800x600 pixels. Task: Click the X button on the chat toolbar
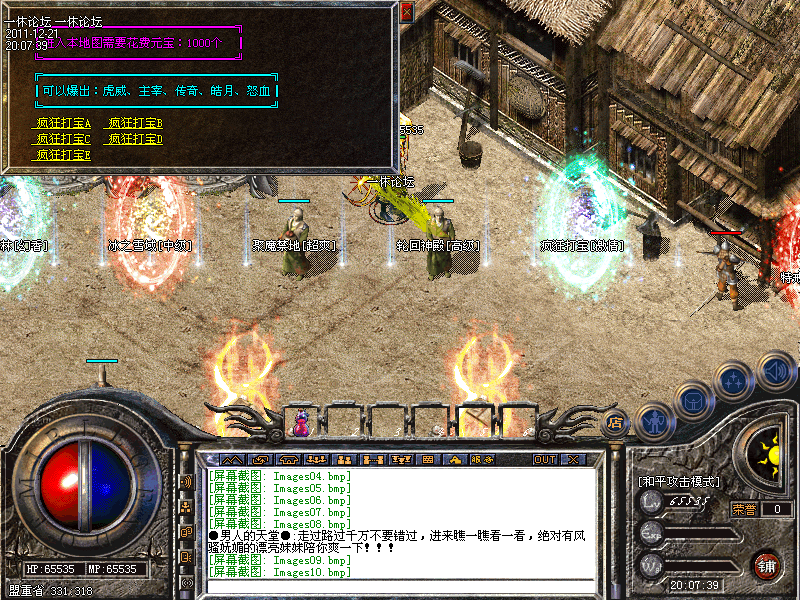(573, 459)
